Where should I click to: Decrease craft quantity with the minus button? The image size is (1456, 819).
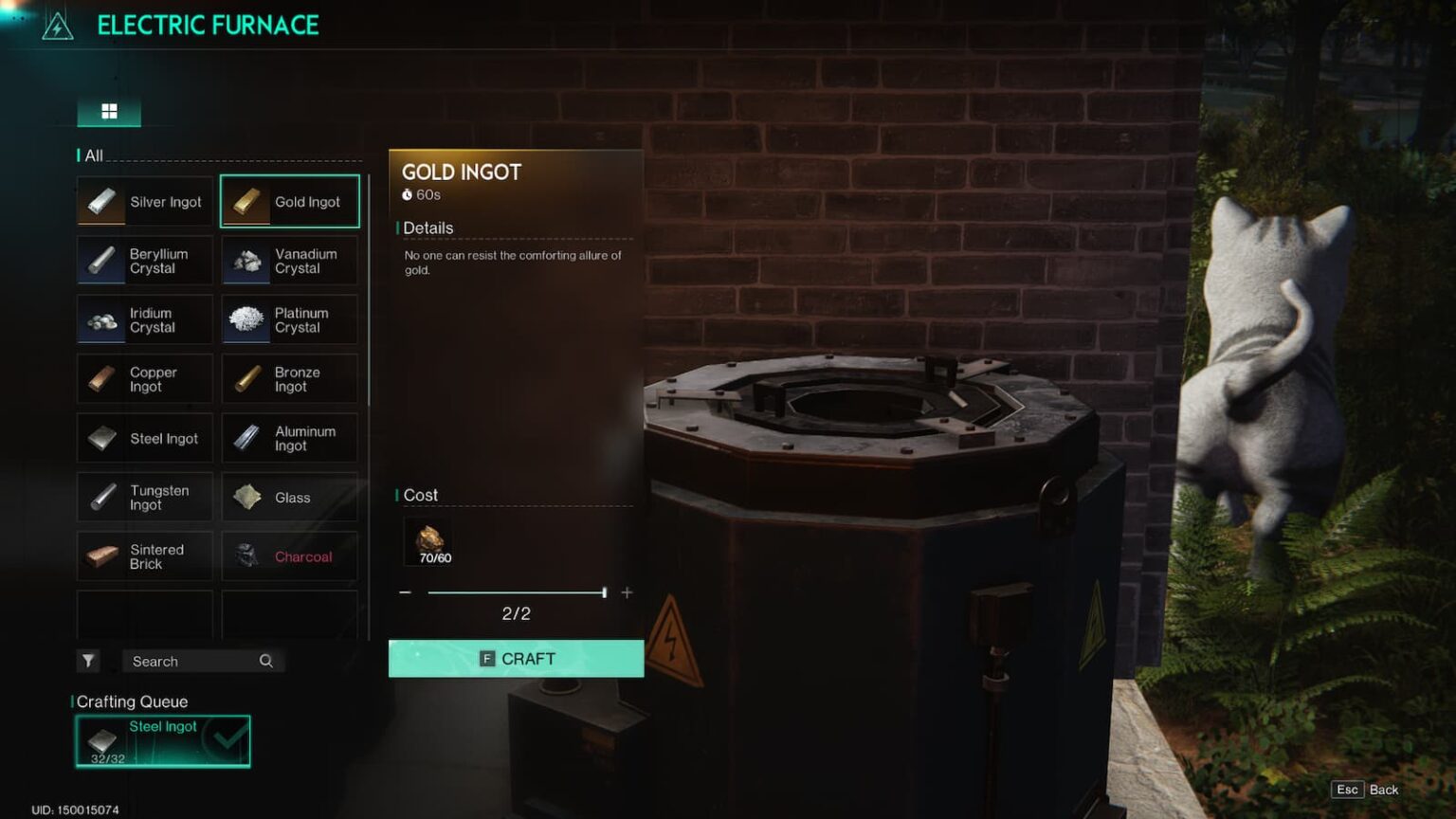click(x=406, y=592)
